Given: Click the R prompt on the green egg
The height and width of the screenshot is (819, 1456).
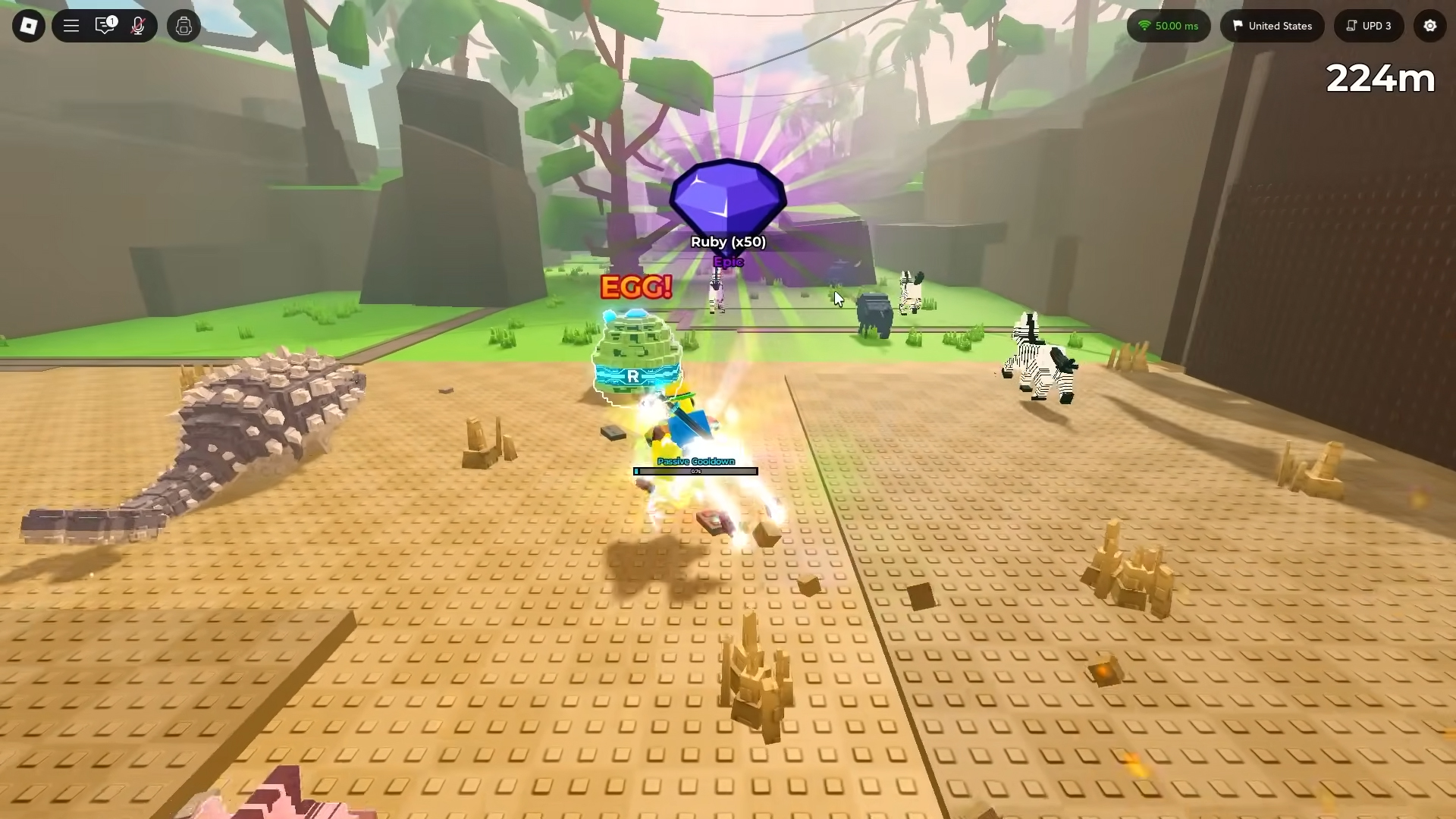Looking at the screenshot, I should [633, 375].
